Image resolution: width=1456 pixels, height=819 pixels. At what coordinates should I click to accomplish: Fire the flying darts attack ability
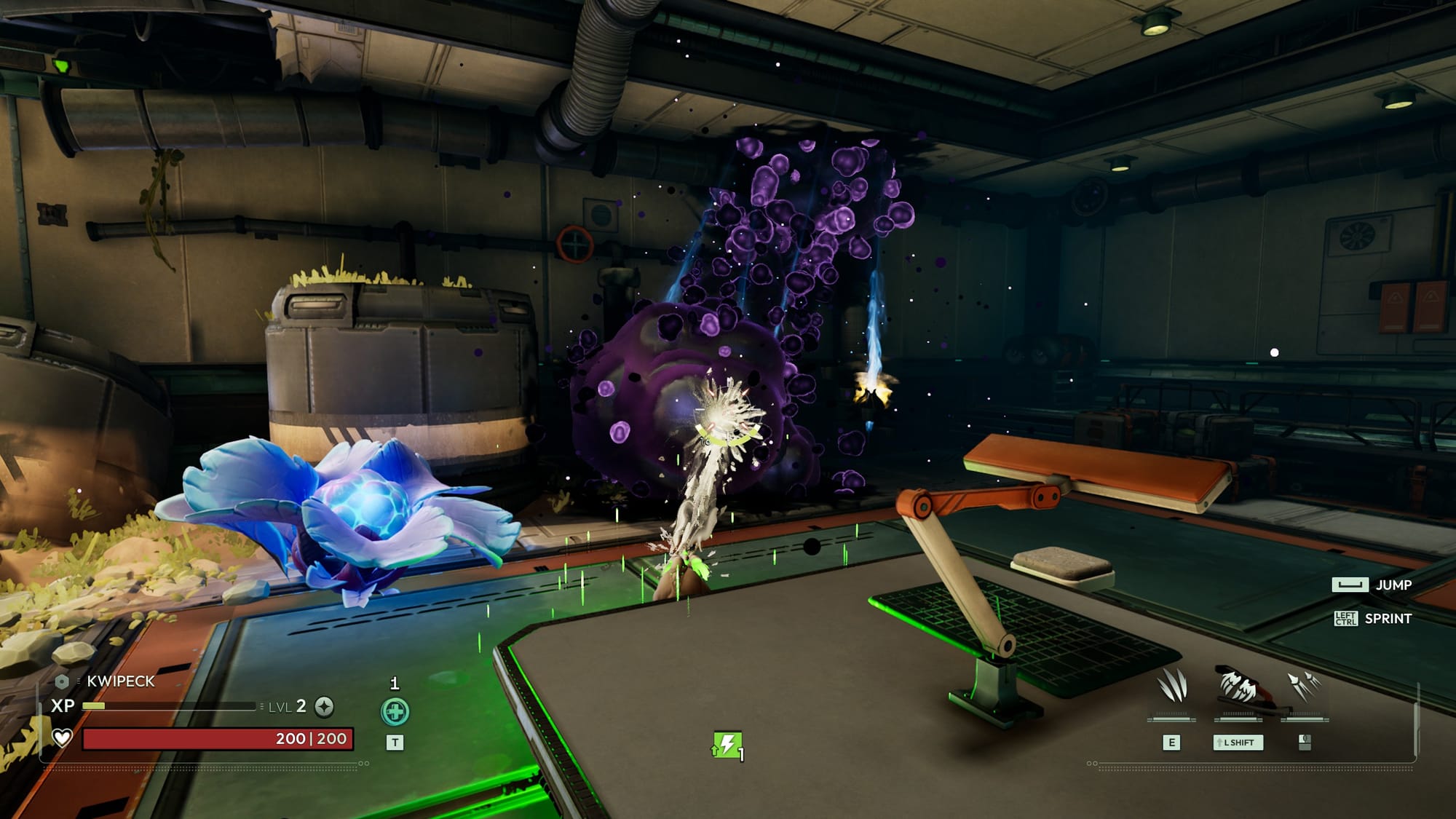pyautogui.click(x=1304, y=687)
